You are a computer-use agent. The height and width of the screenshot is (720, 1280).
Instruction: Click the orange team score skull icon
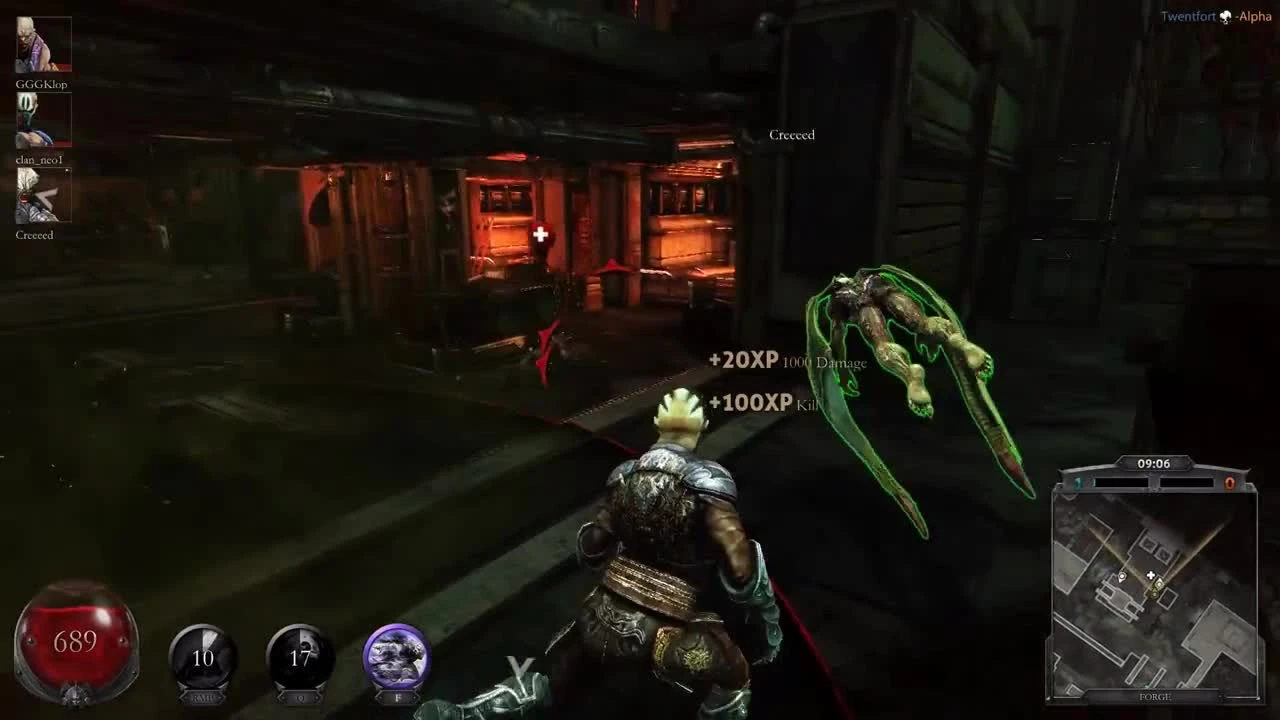(x=1230, y=483)
